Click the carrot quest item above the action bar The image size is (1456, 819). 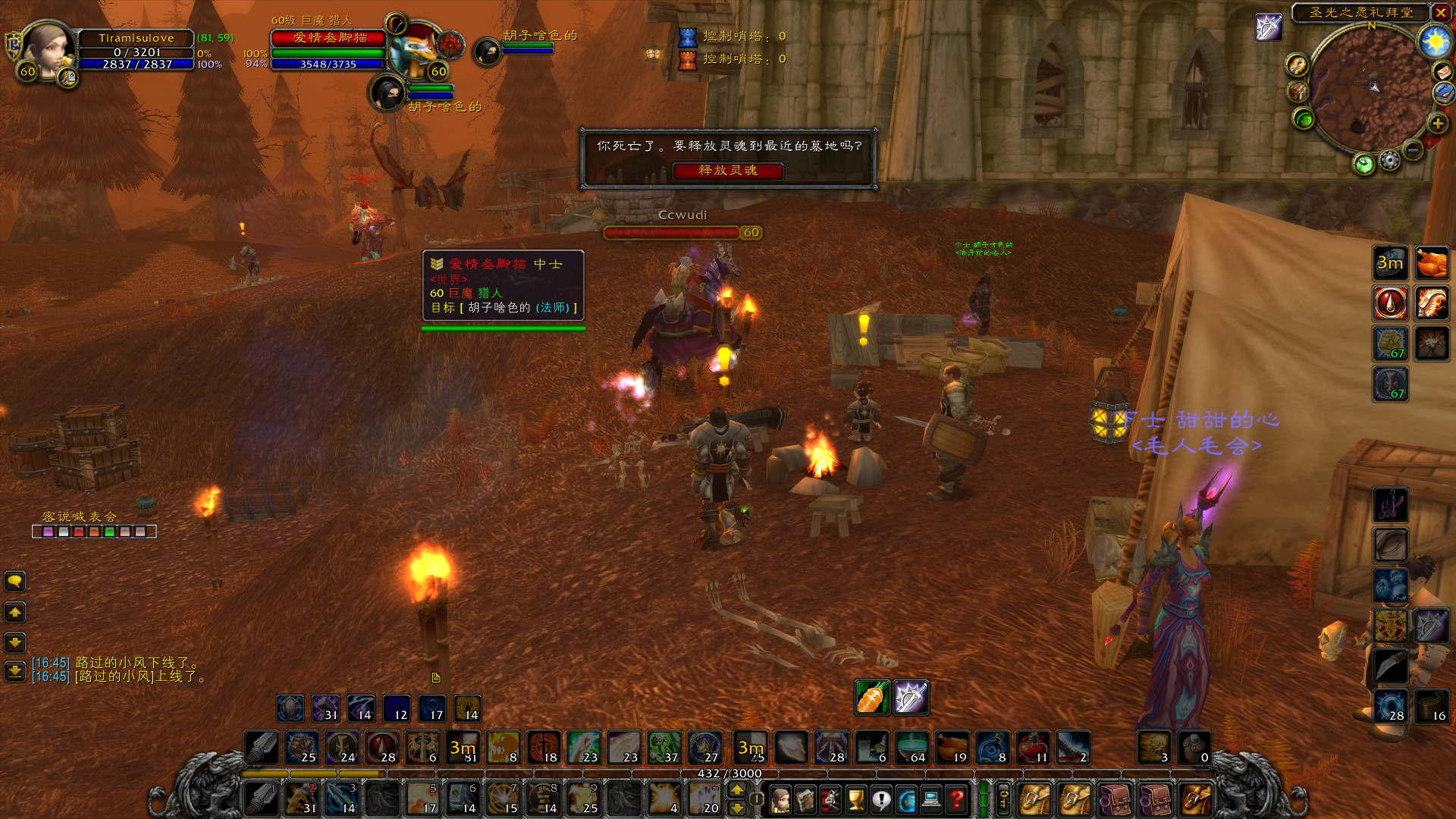click(x=871, y=698)
